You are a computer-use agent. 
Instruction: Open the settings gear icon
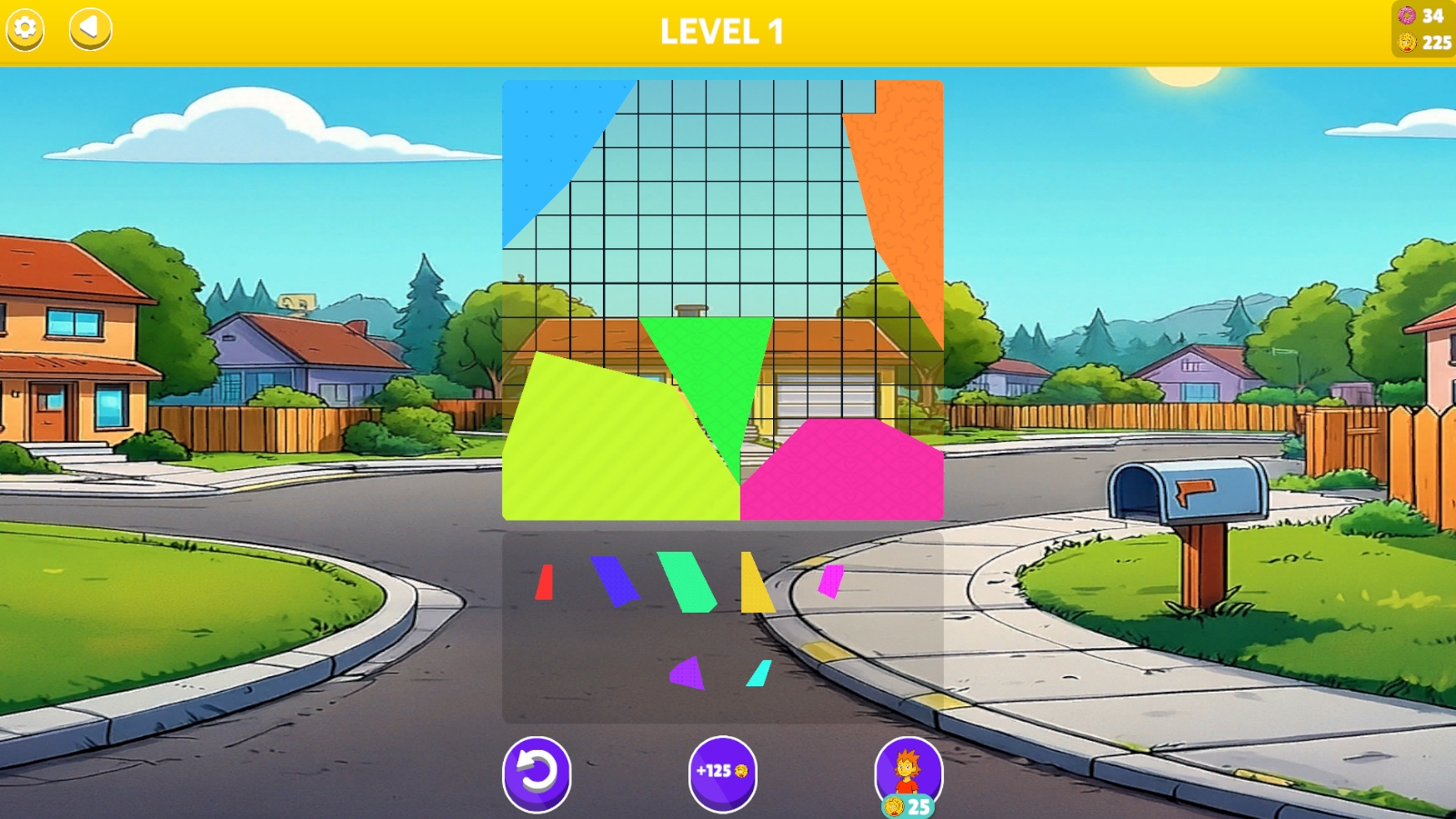24,28
